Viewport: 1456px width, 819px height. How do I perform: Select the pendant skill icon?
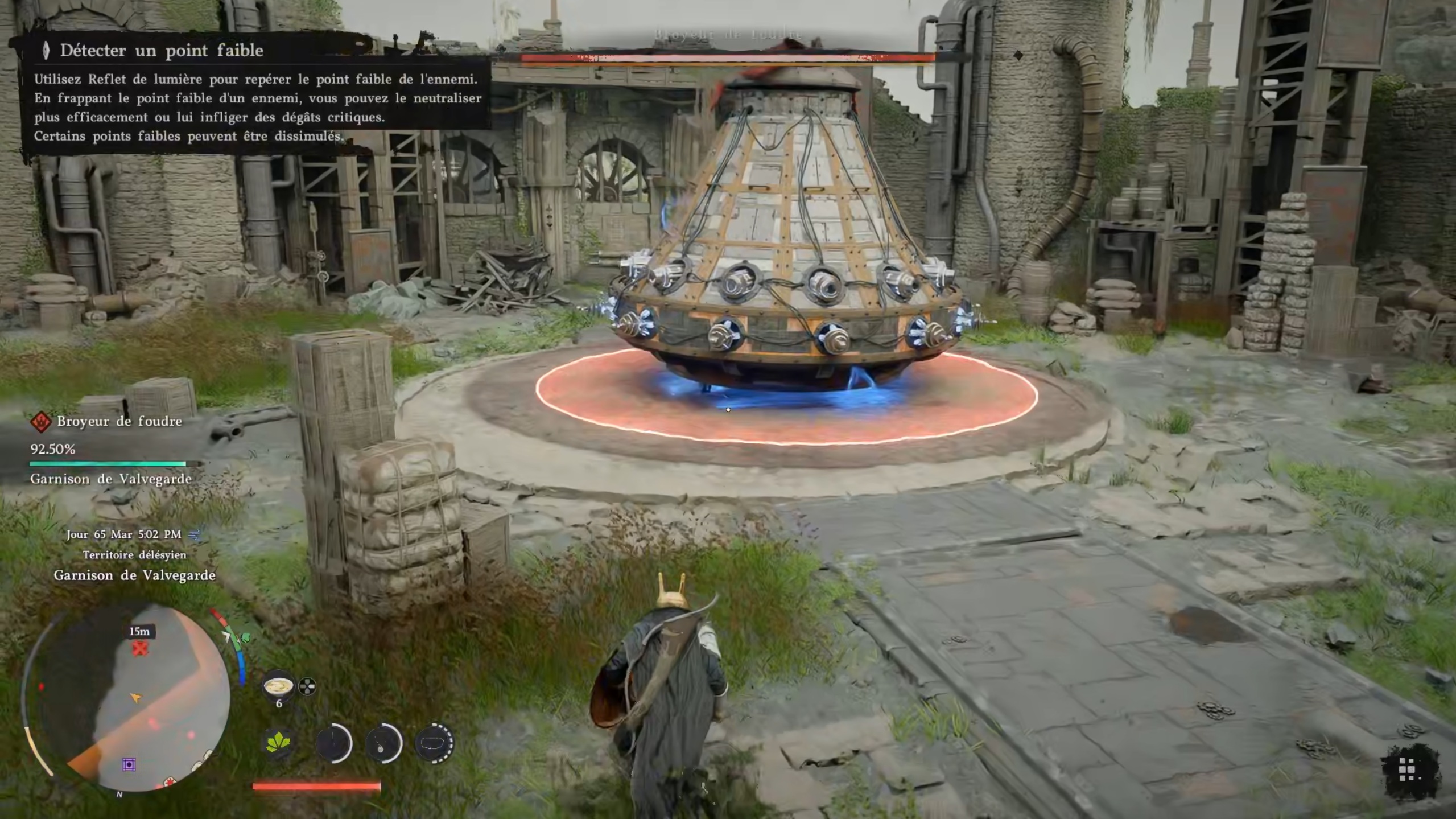[383, 743]
